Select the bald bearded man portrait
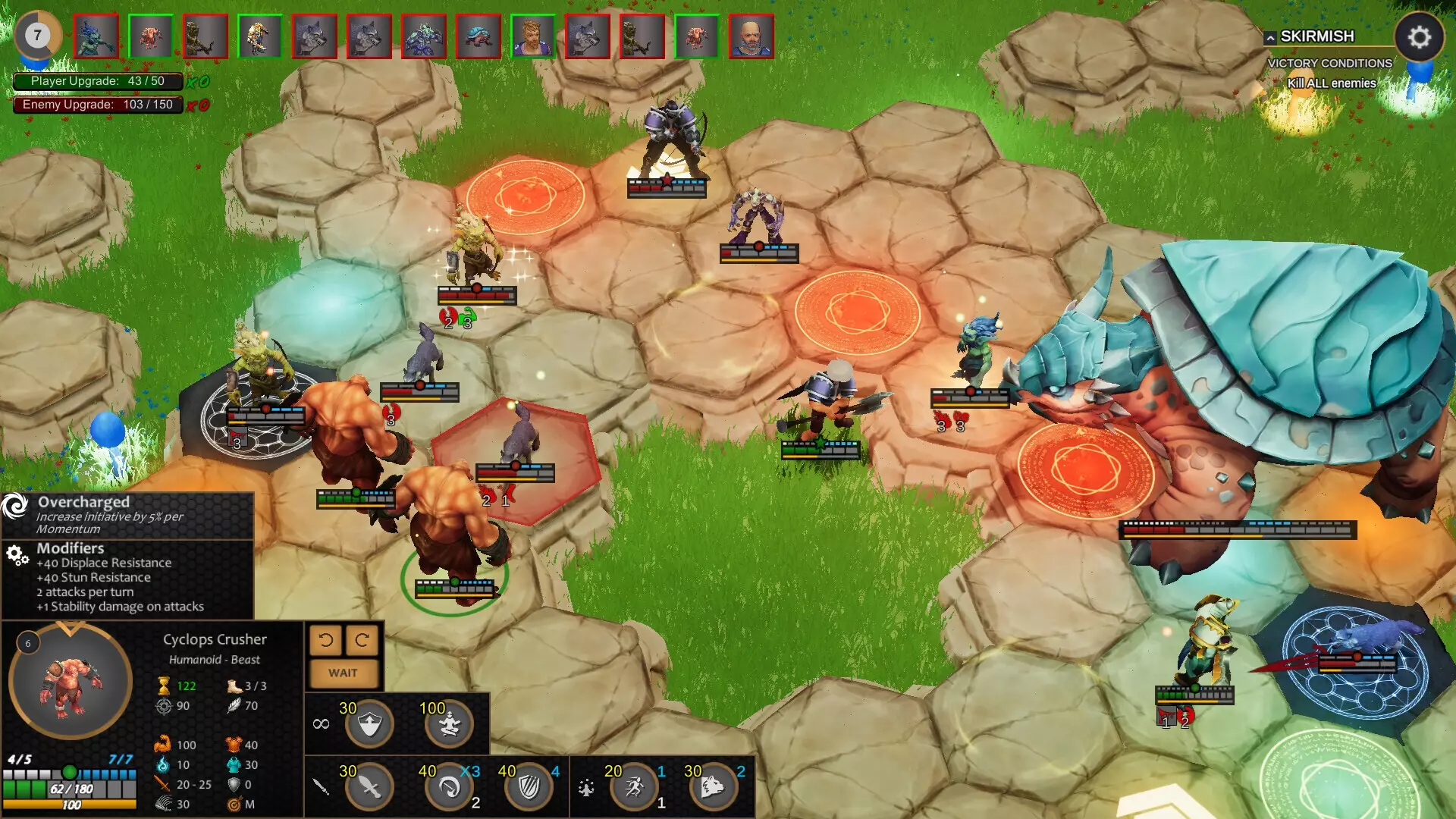The image size is (1456, 819). (x=752, y=36)
